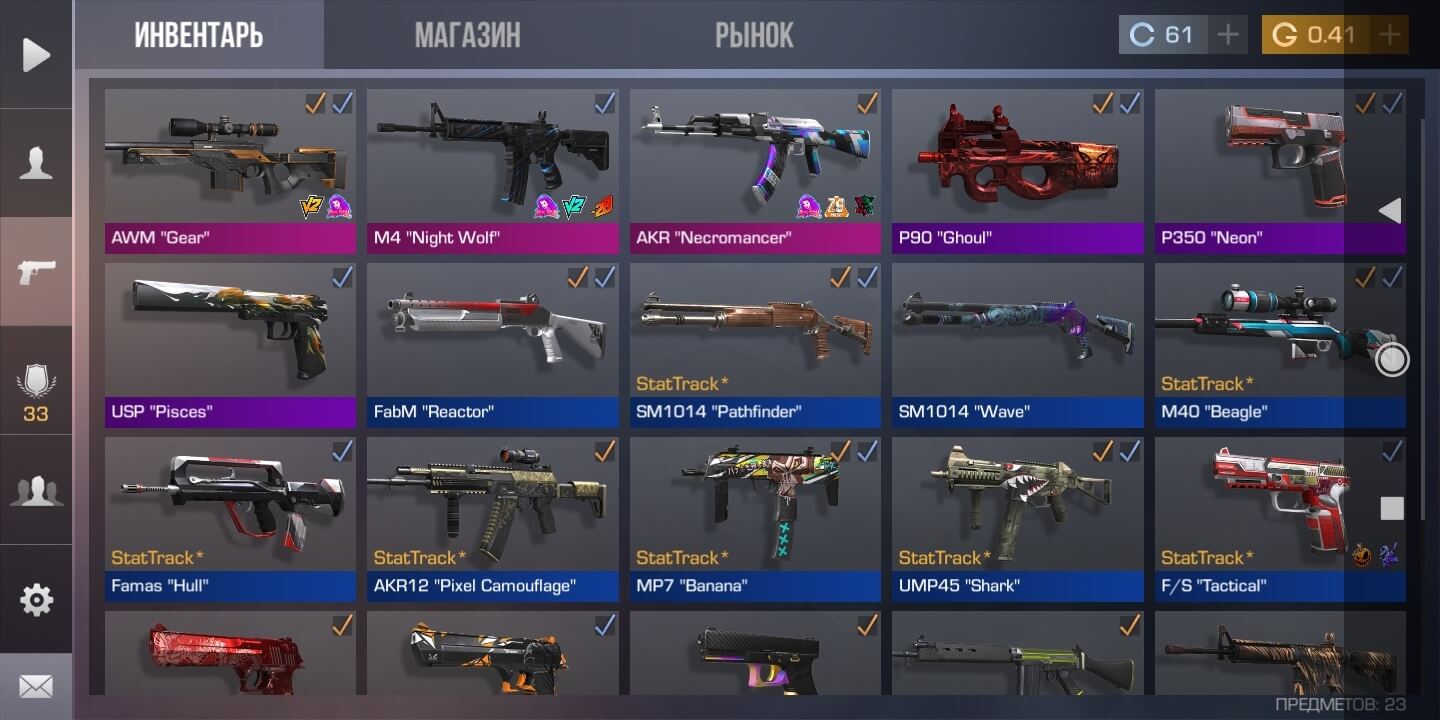The image size is (1440, 720).
Task: Select the M4 "Night Wolf" skin
Action: [492, 165]
